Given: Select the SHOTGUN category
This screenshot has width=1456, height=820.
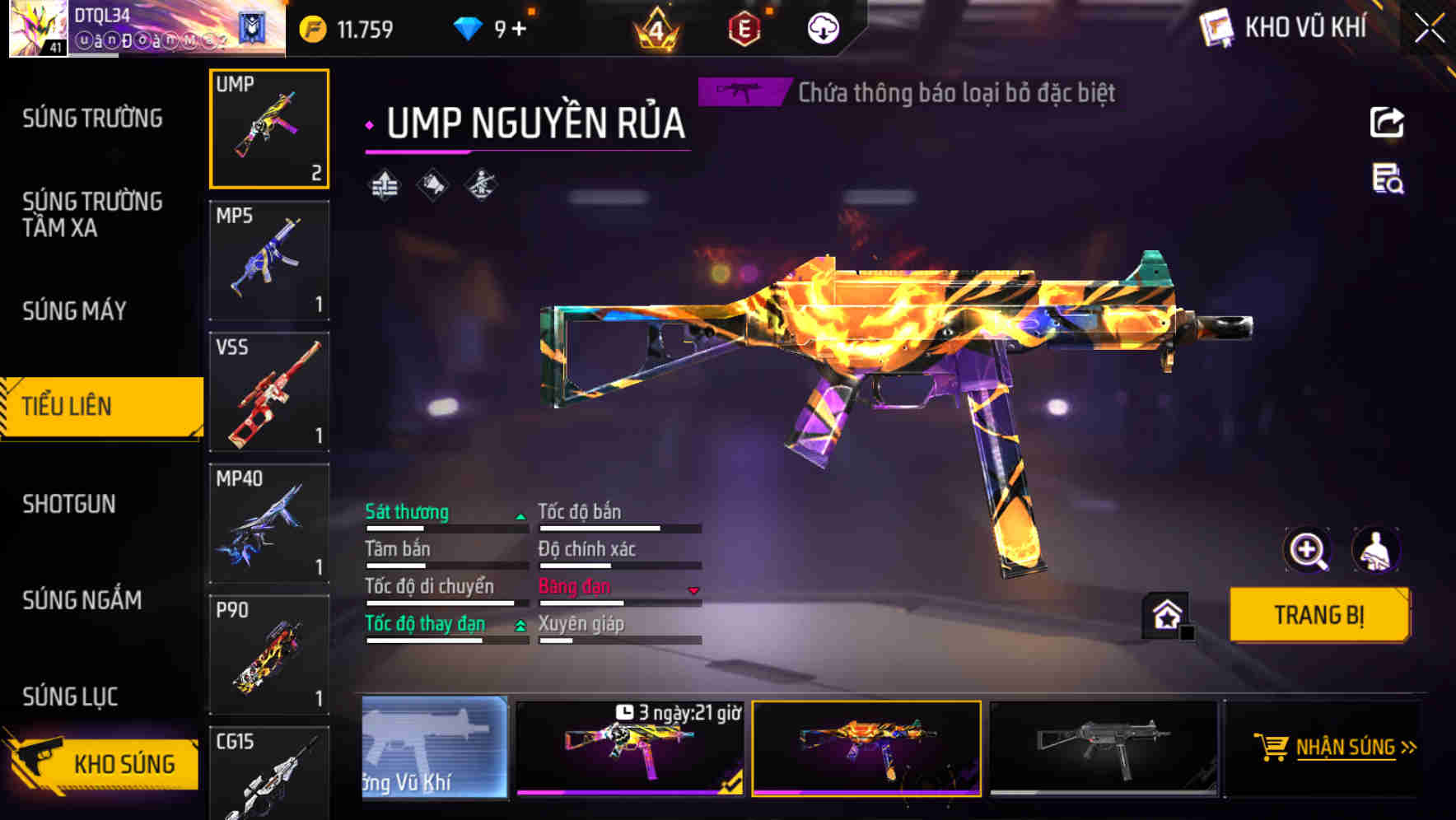Looking at the screenshot, I should [x=69, y=504].
